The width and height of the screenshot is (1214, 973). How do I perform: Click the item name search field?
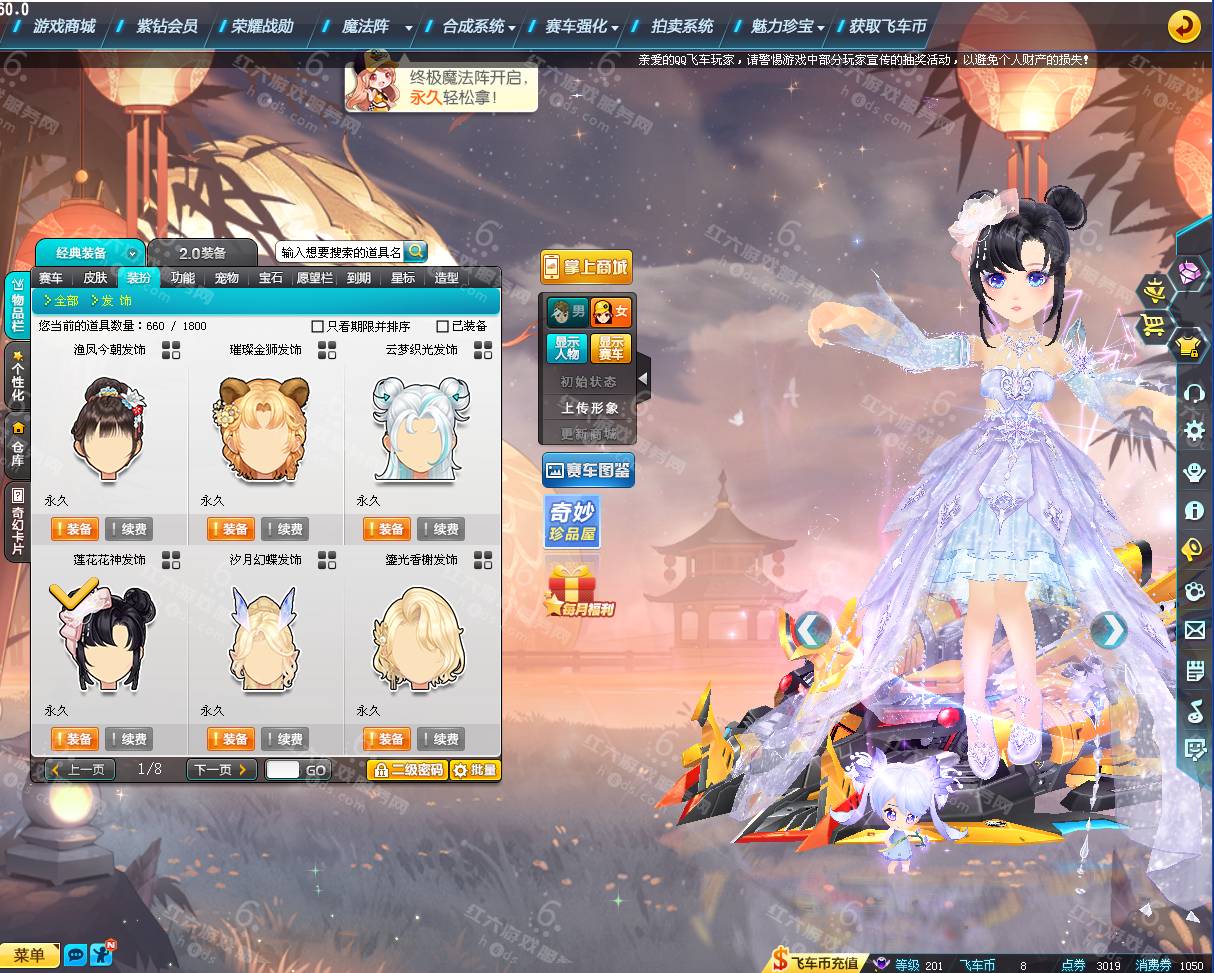(x=340, y=252)
